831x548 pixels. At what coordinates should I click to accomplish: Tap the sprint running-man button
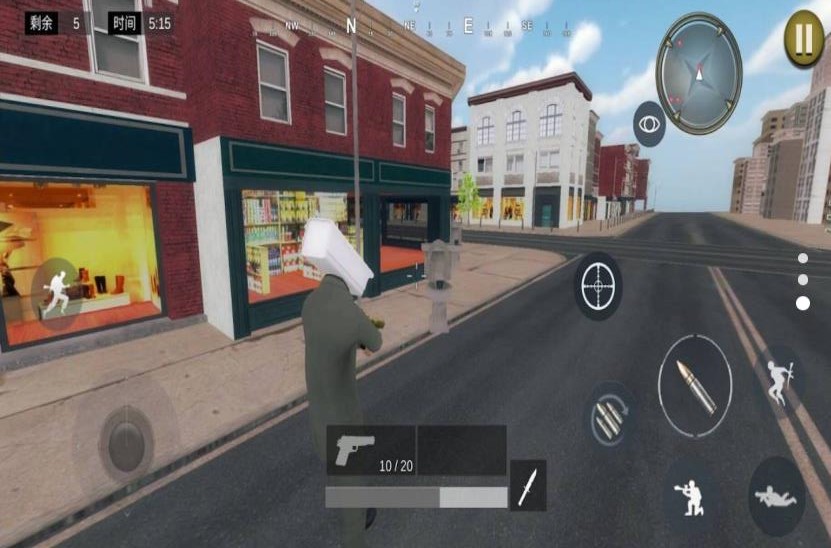pyautogui.click(x=57, y=291)
